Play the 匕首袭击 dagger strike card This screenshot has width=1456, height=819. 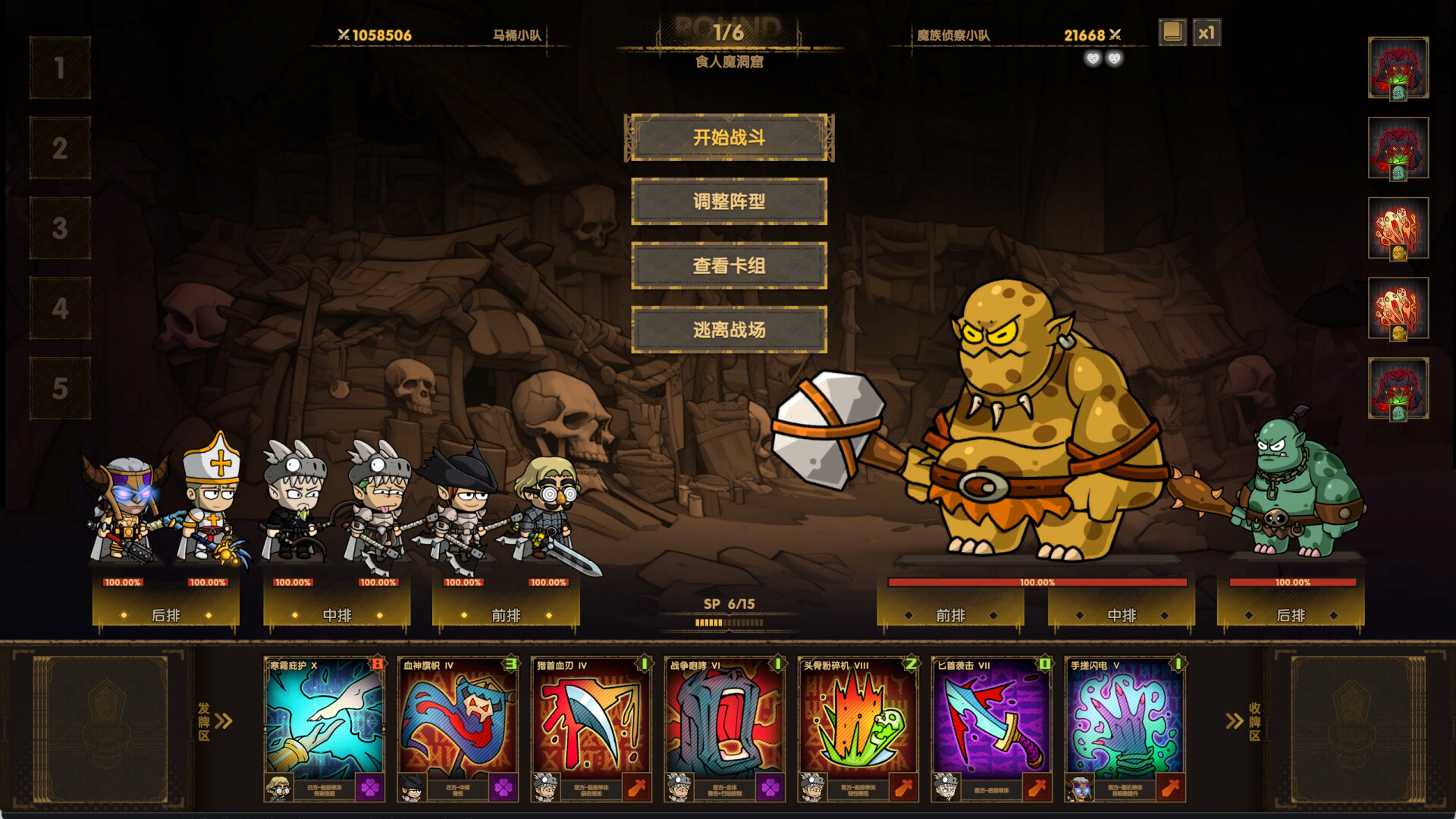[x=992, y=724]
